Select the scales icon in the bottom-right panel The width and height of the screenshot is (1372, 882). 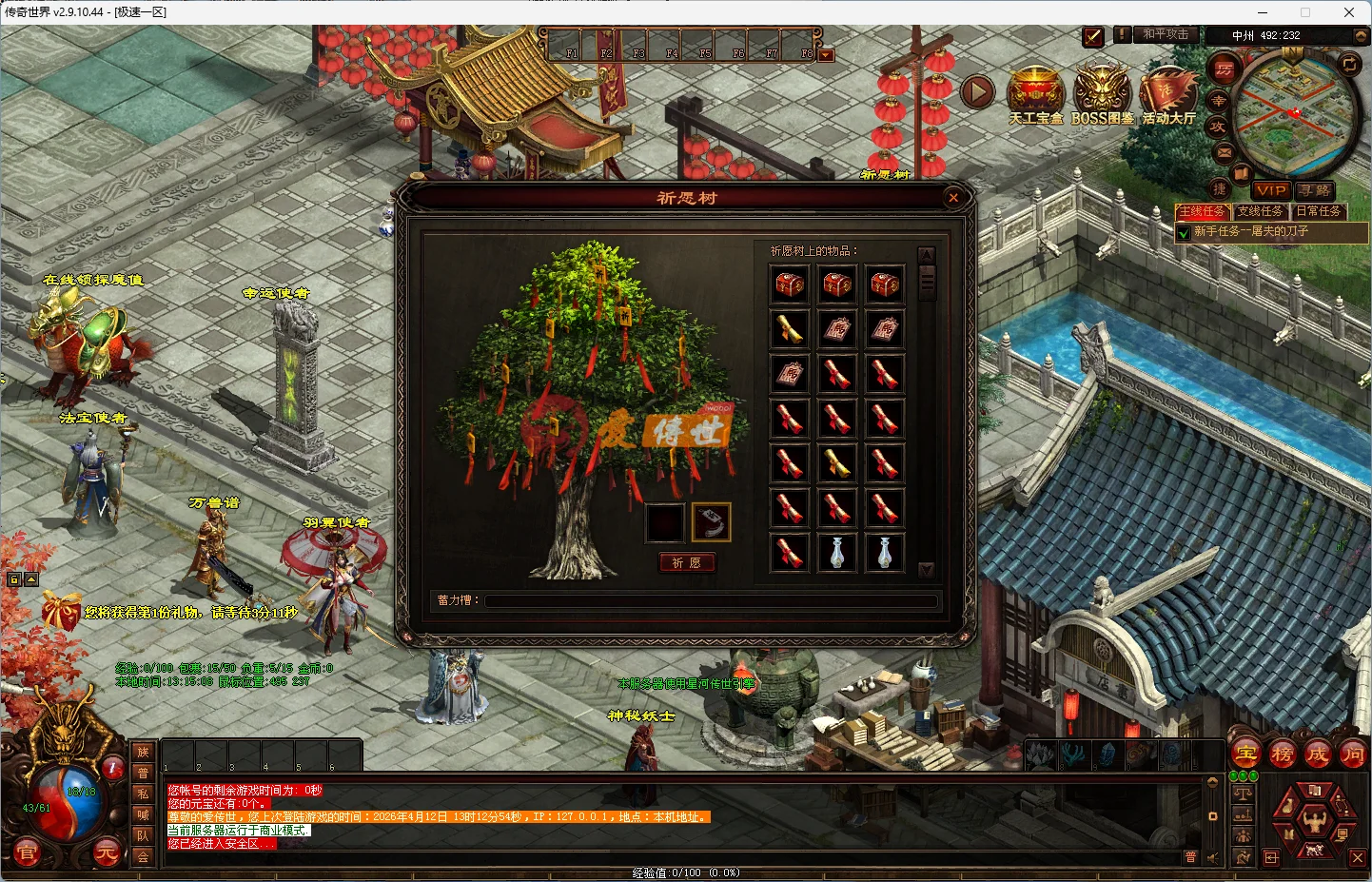click(x=1244, y=794)
